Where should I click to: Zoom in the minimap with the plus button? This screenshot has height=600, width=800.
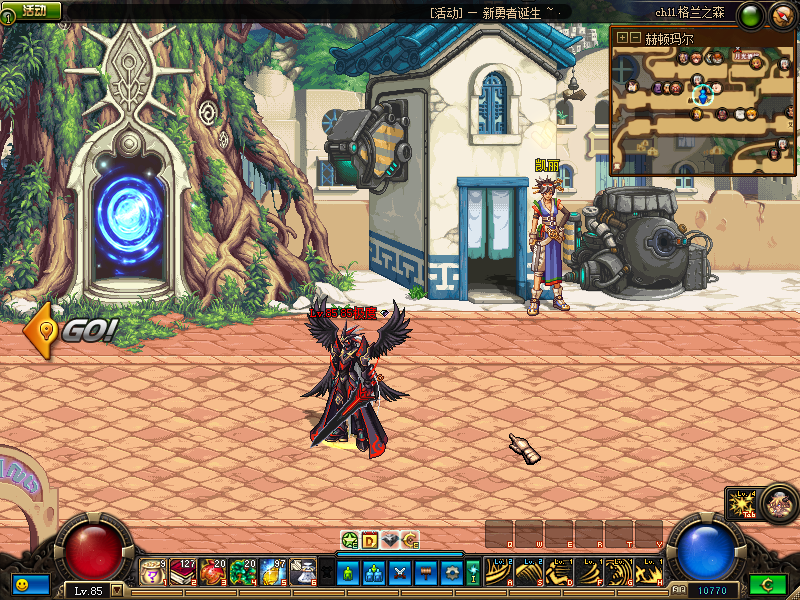[x=623, y=37]
